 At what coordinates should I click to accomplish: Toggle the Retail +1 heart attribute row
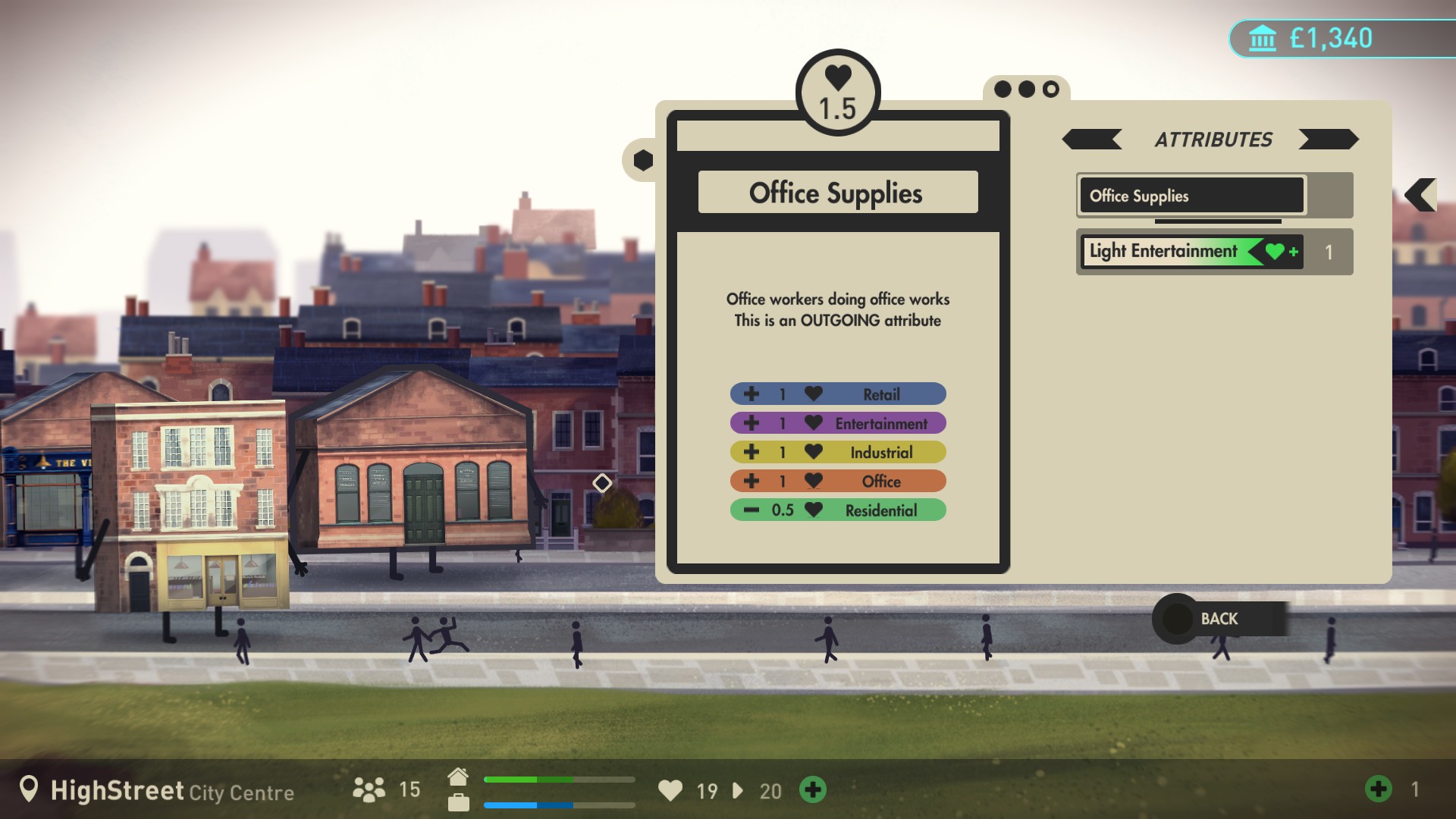point(837,394)
